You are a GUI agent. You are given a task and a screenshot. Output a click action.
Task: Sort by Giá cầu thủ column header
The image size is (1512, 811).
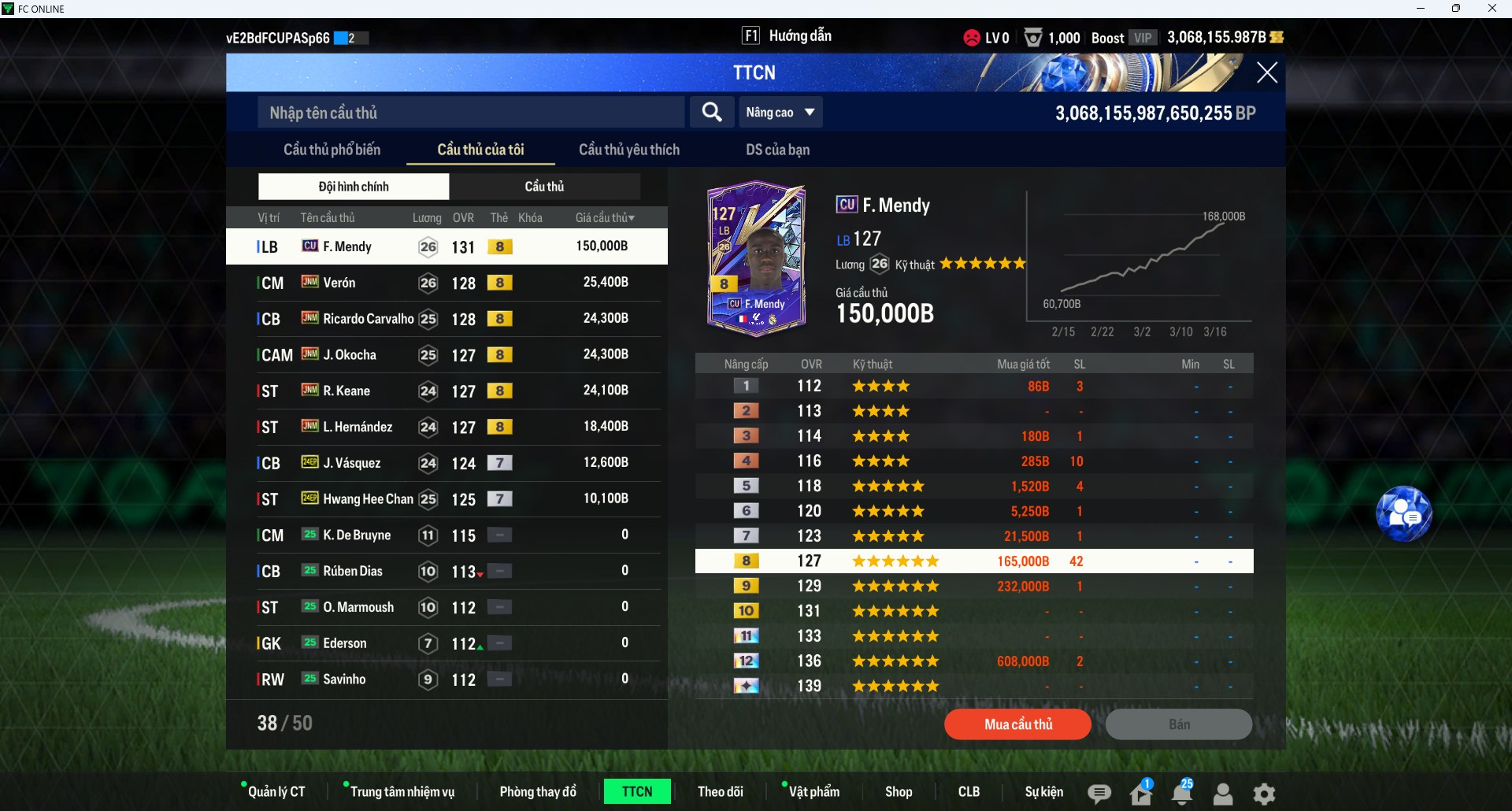[604, 218]
